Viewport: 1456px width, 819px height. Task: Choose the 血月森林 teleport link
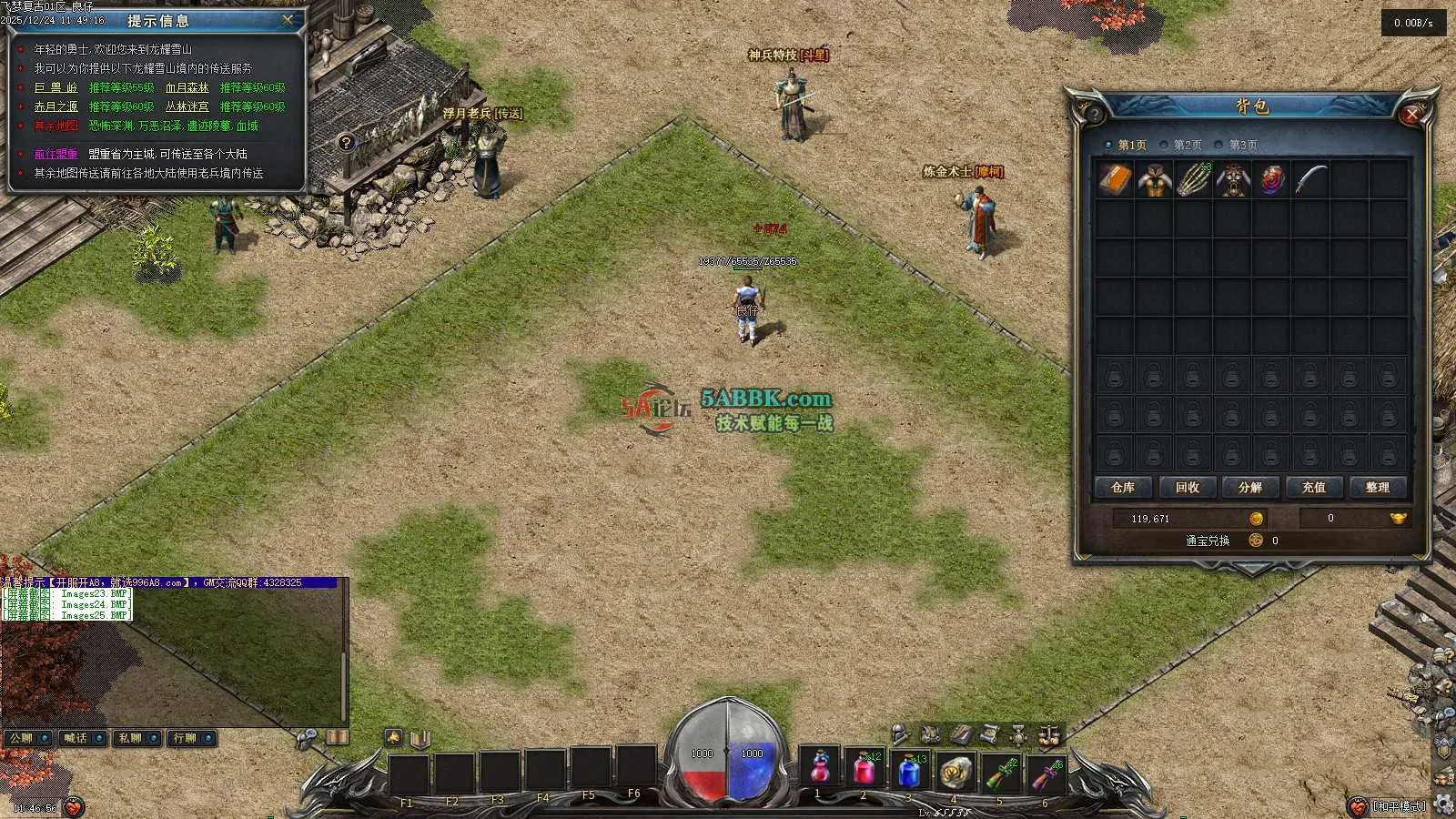tap(187, 87)
